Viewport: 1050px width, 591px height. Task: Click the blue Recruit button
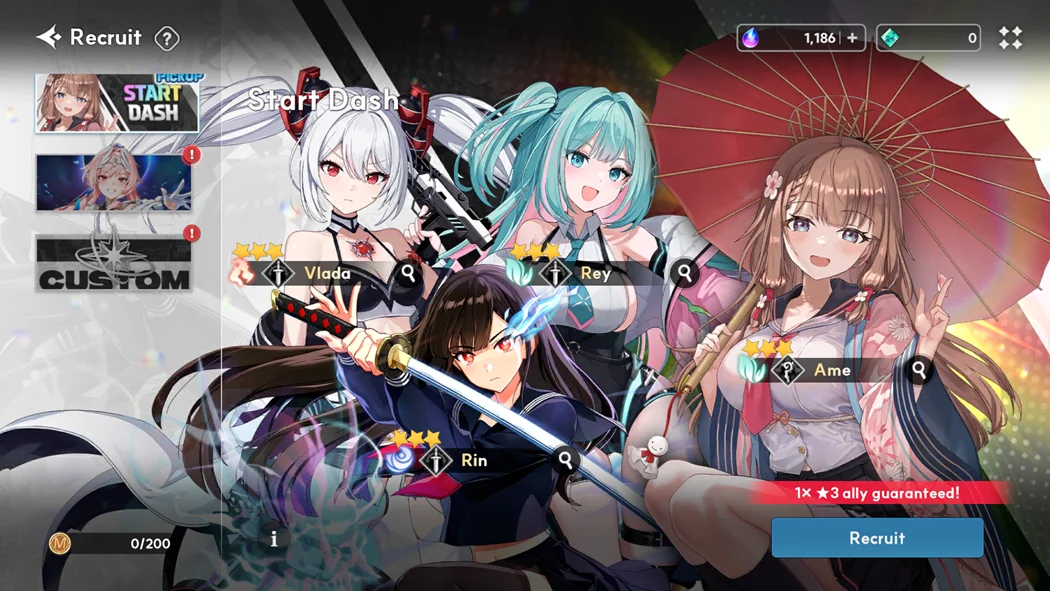click(877, 538)
